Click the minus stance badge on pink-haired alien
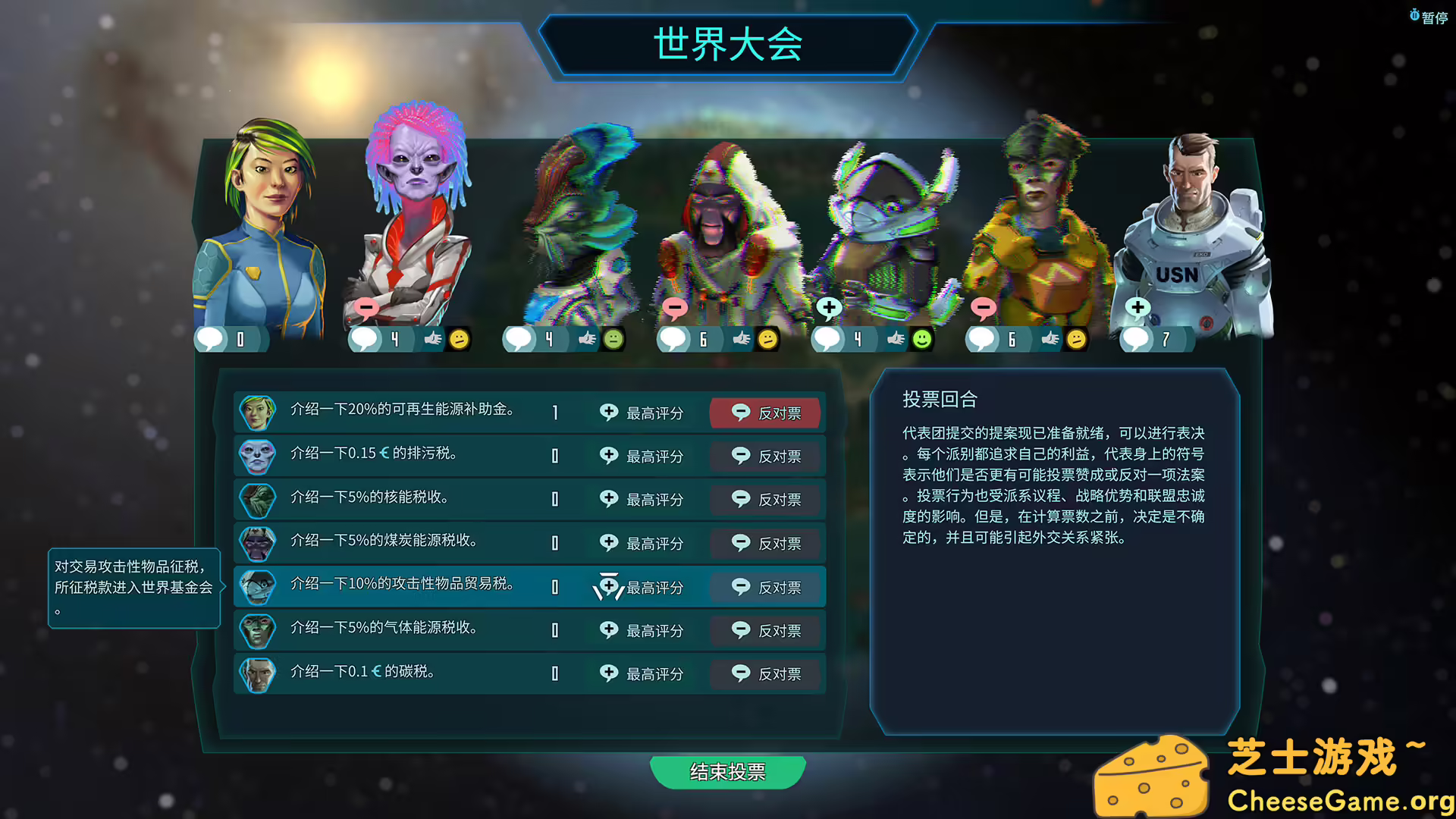1456x819 pixels. coord(366,307)
